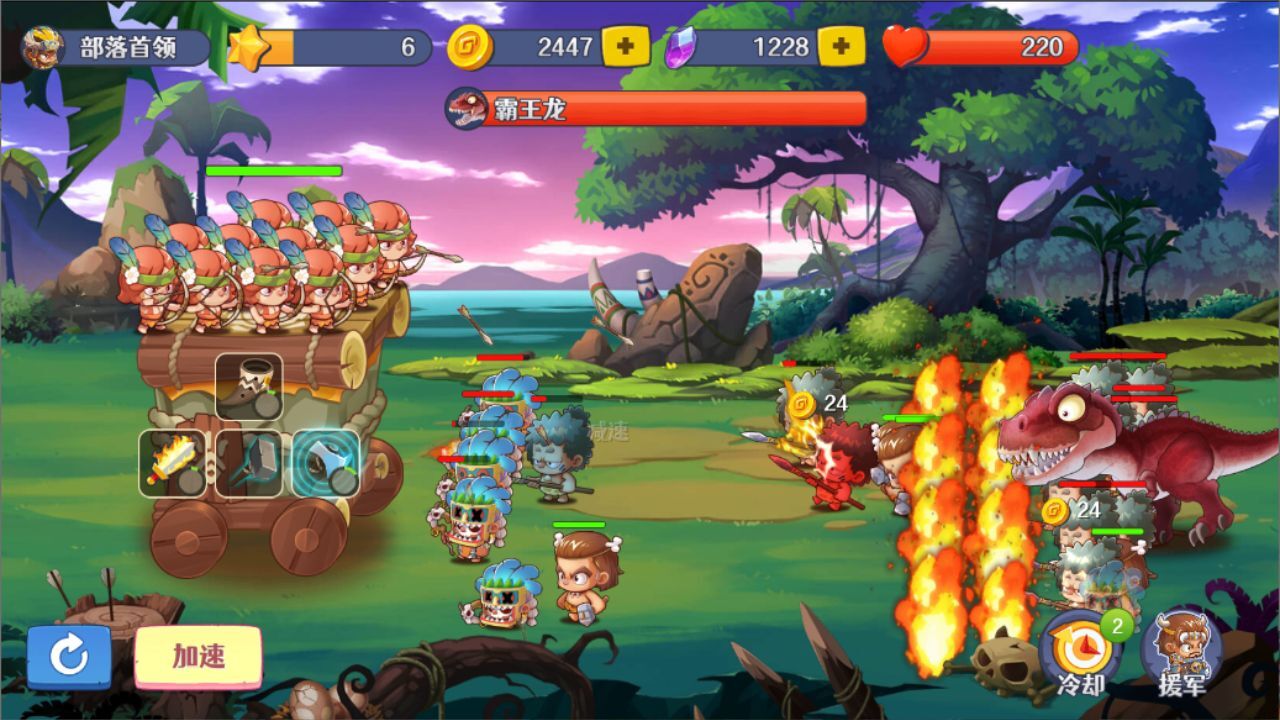The height and width of the screenshot is (720, 1280).
Task: Add gold coins with the plus button
Action: pyautogui.click(x=625, y=46)
